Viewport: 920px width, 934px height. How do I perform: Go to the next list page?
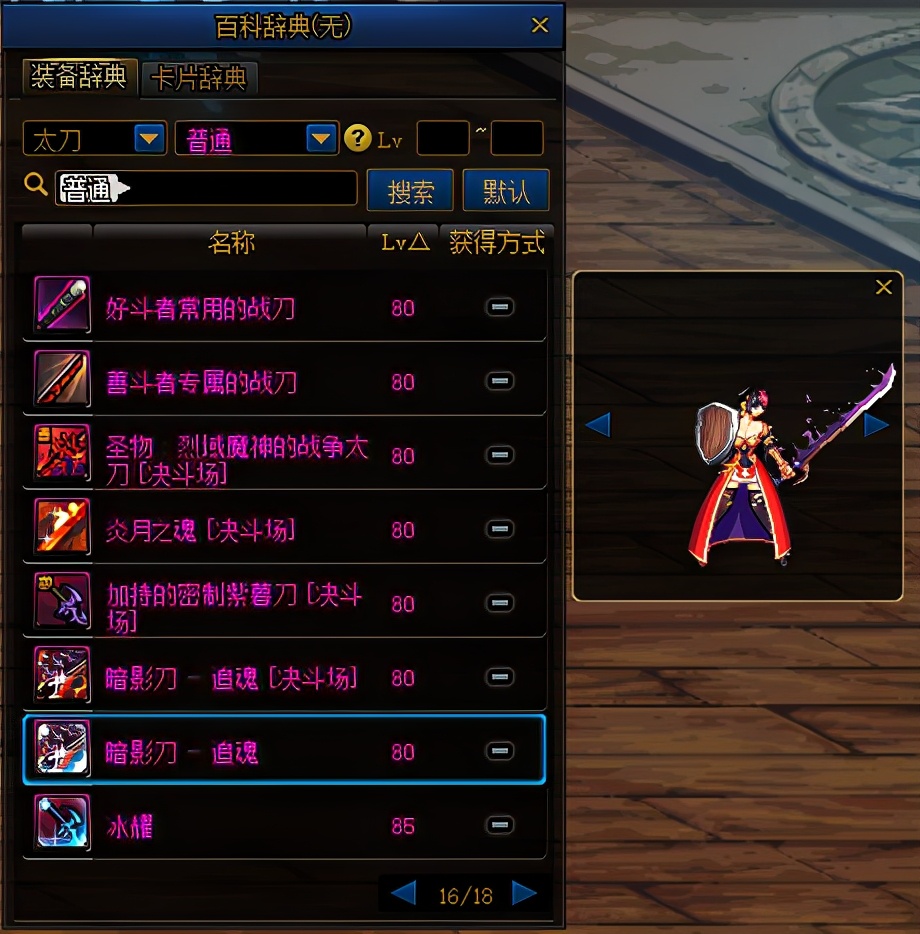click(x=524, y=893)
